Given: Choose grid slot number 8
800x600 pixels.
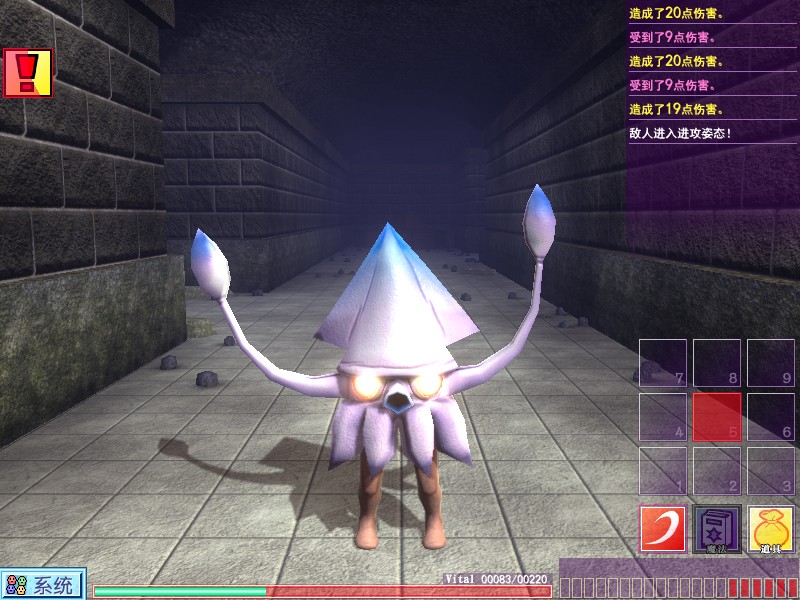Looking at the screenshot, I should click(717, 363).
